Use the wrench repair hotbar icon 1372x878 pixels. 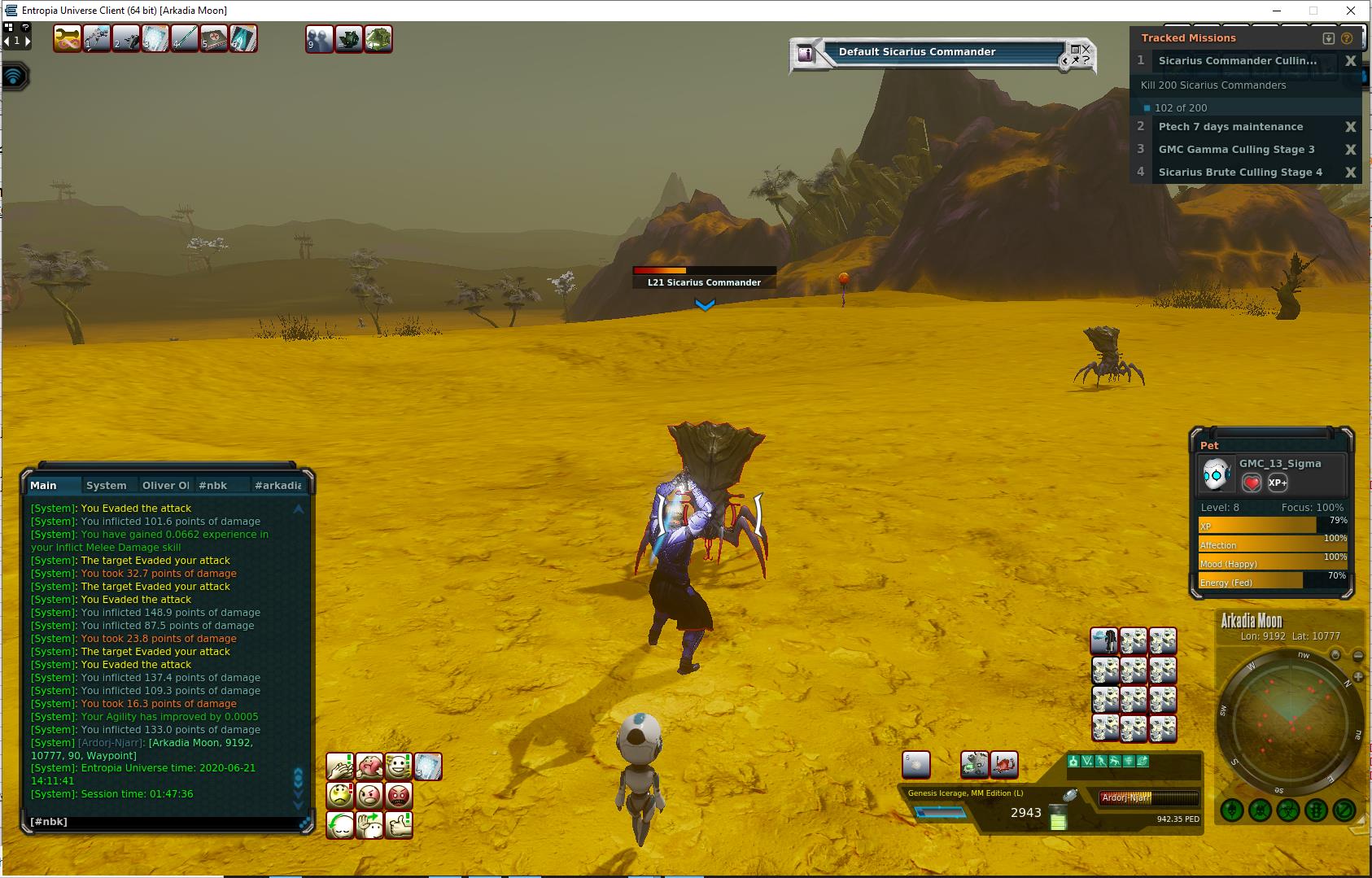(x=67, y=38)
